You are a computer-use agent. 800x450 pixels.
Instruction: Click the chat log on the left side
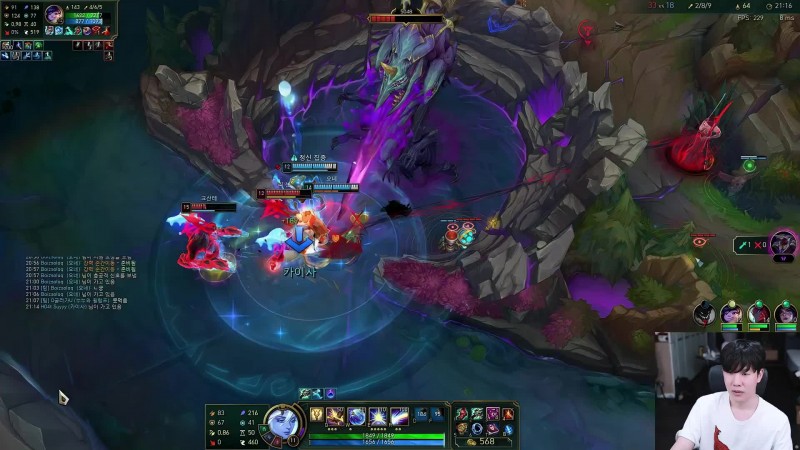(80, 285)
